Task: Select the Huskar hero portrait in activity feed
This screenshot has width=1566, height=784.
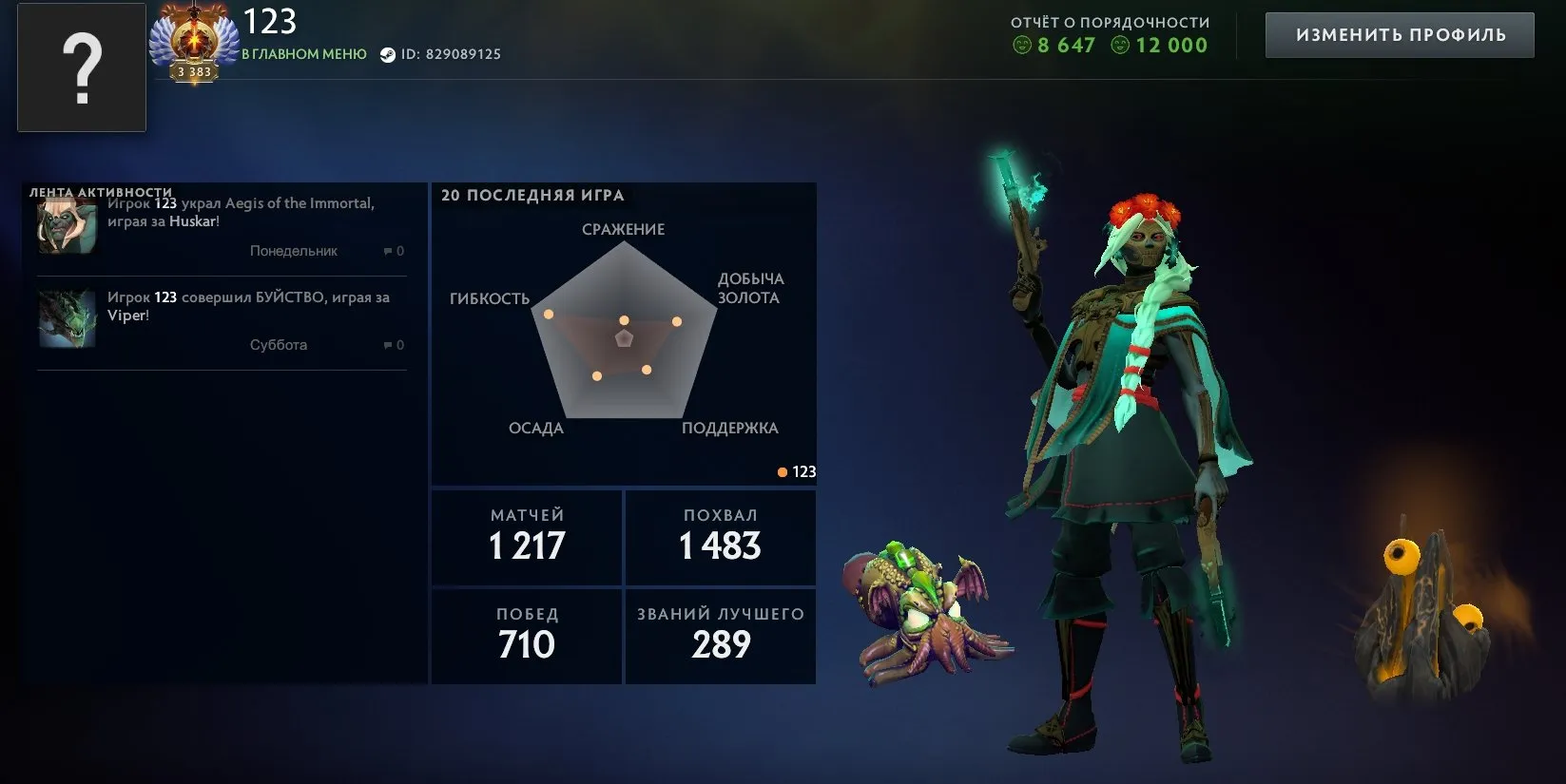Action: tap(65, 225)
